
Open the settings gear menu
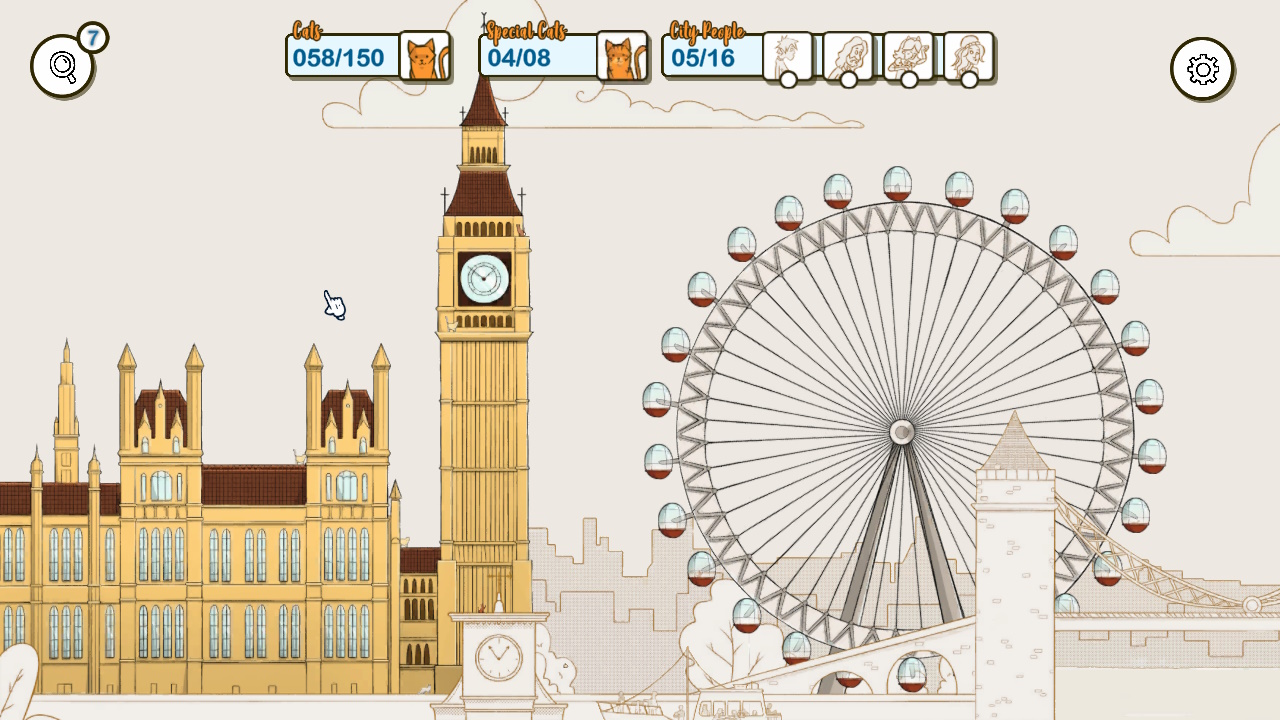1202,70
